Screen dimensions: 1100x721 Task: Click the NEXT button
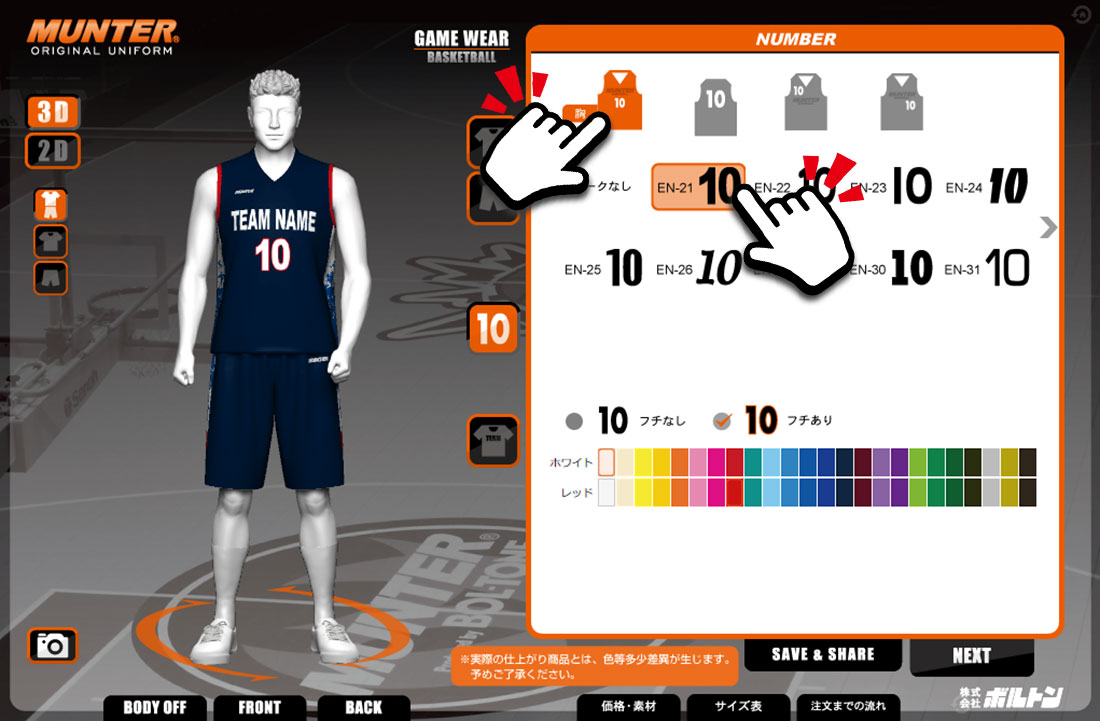tap(971, 656)
